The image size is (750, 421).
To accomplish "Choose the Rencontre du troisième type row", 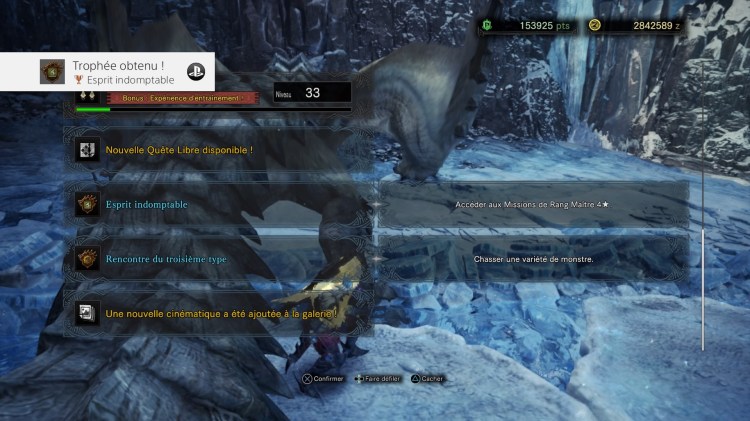I will pyautogui.click(x=222, y=259).
